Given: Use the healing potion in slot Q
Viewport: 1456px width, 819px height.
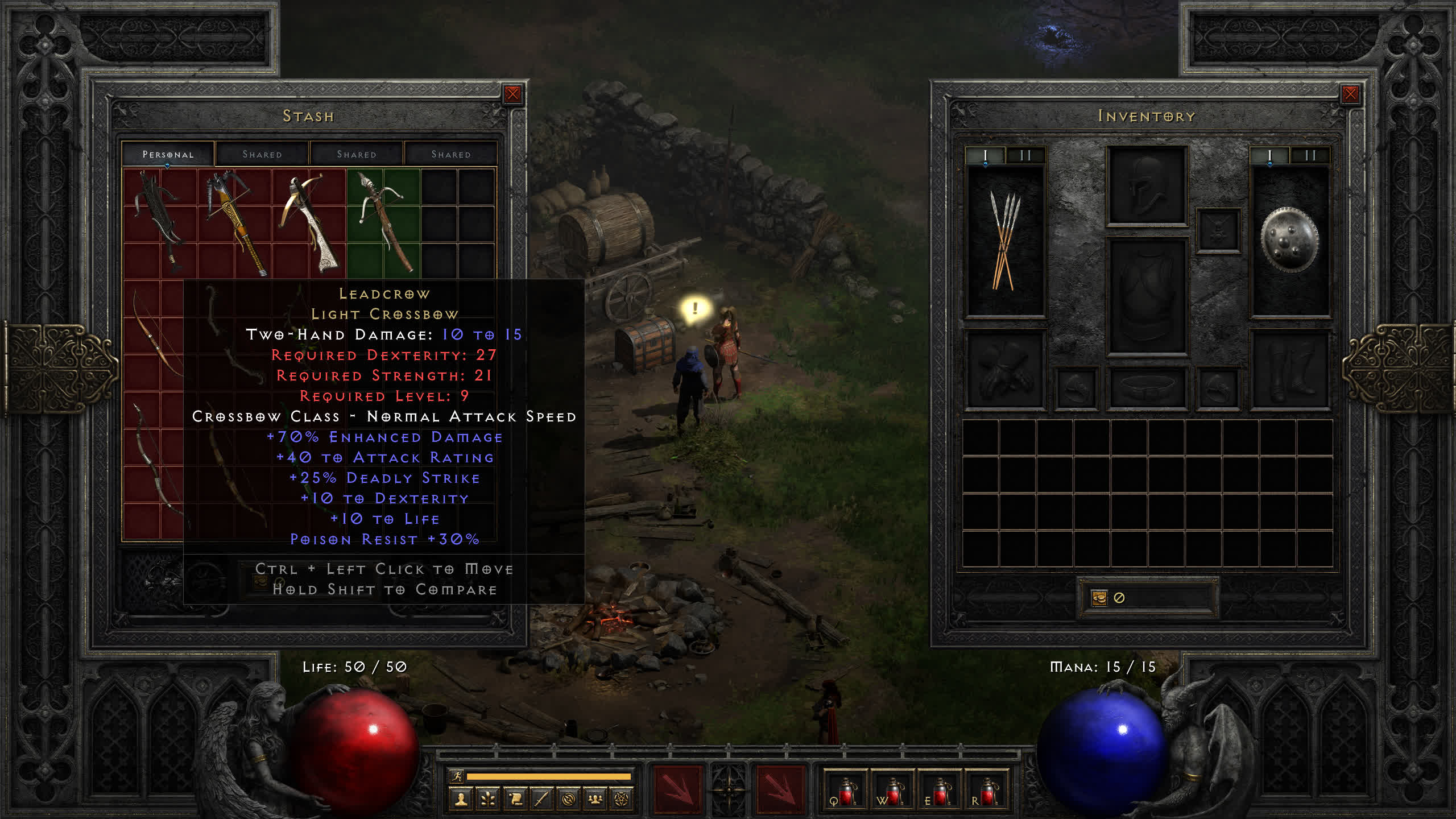Looking at the screenshot, I should pos(845,791).
